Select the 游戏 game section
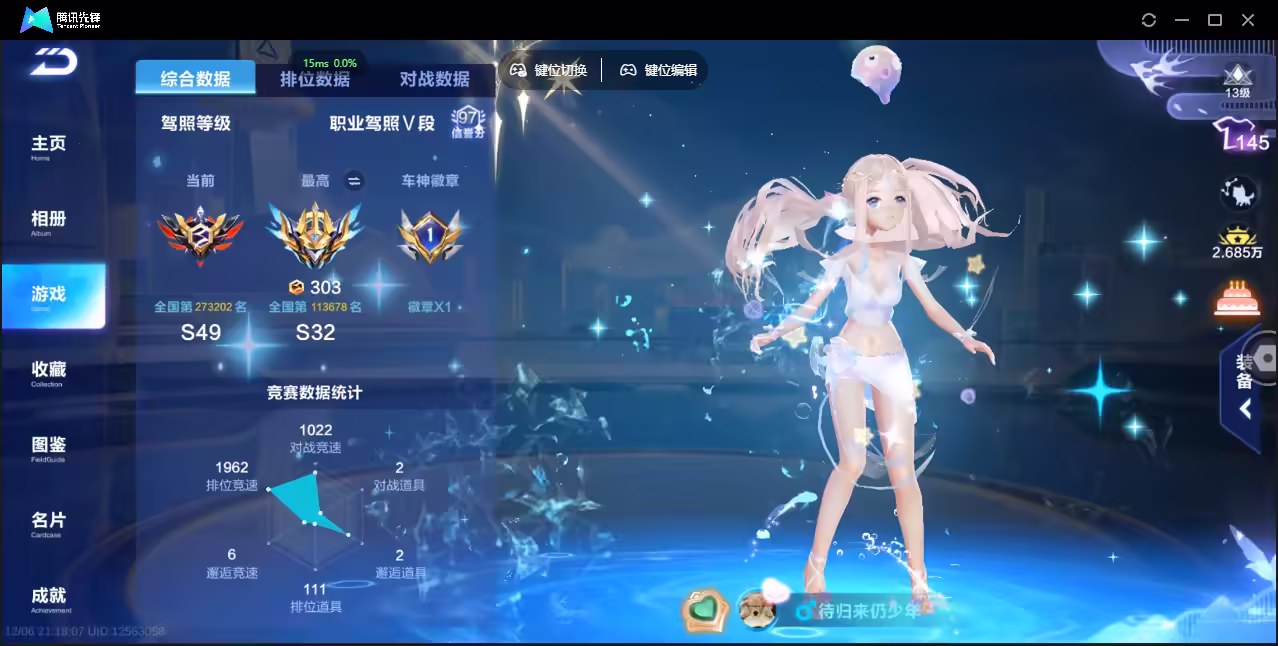 (x=50, y=296)
